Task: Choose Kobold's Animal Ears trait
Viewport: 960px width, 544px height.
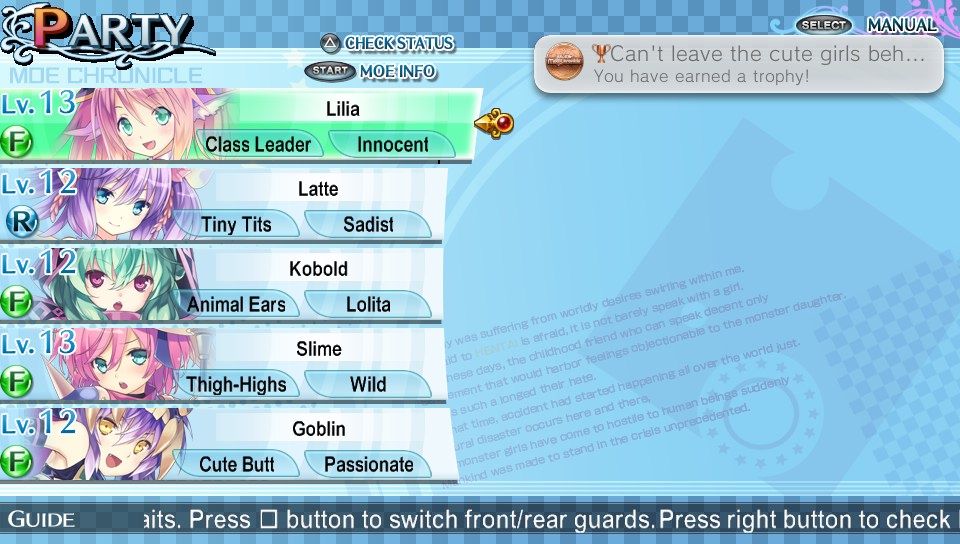Action: click(237, 305)
